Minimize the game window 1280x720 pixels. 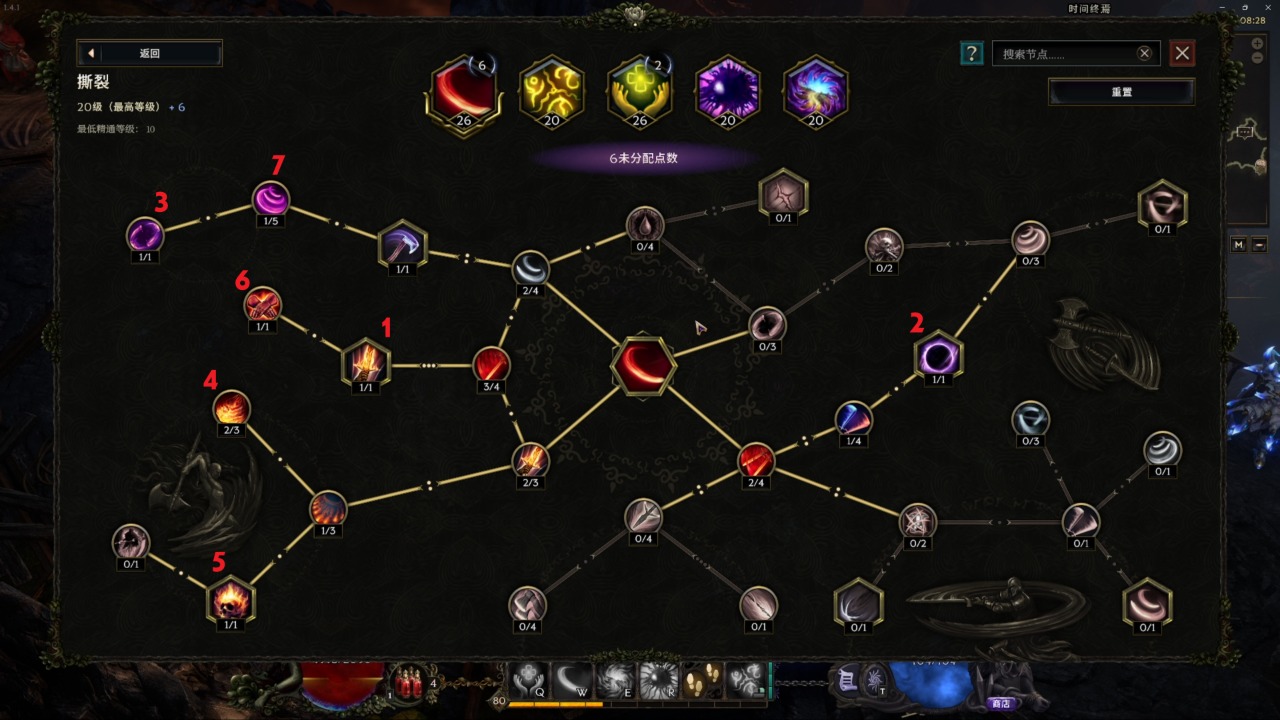(x=1220, y=8)
